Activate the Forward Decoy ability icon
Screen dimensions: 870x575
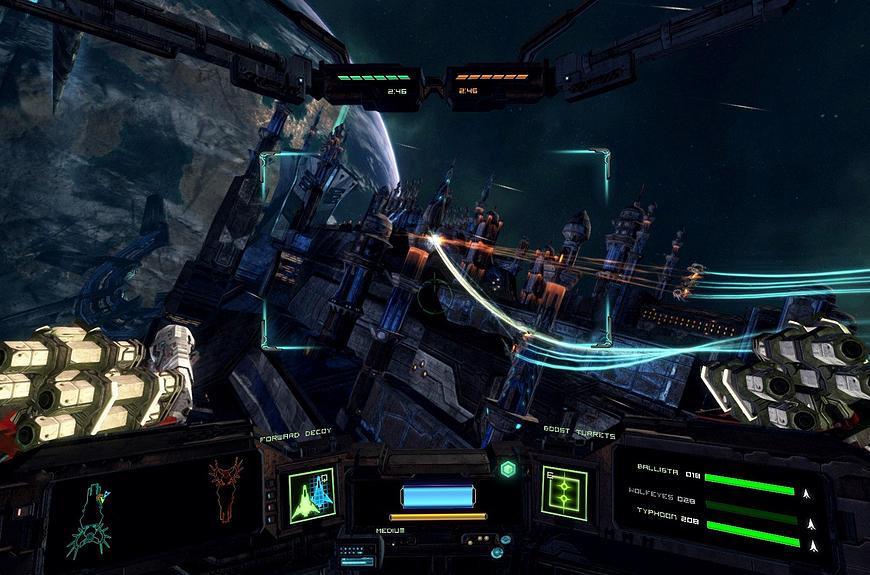coord(310,492)
